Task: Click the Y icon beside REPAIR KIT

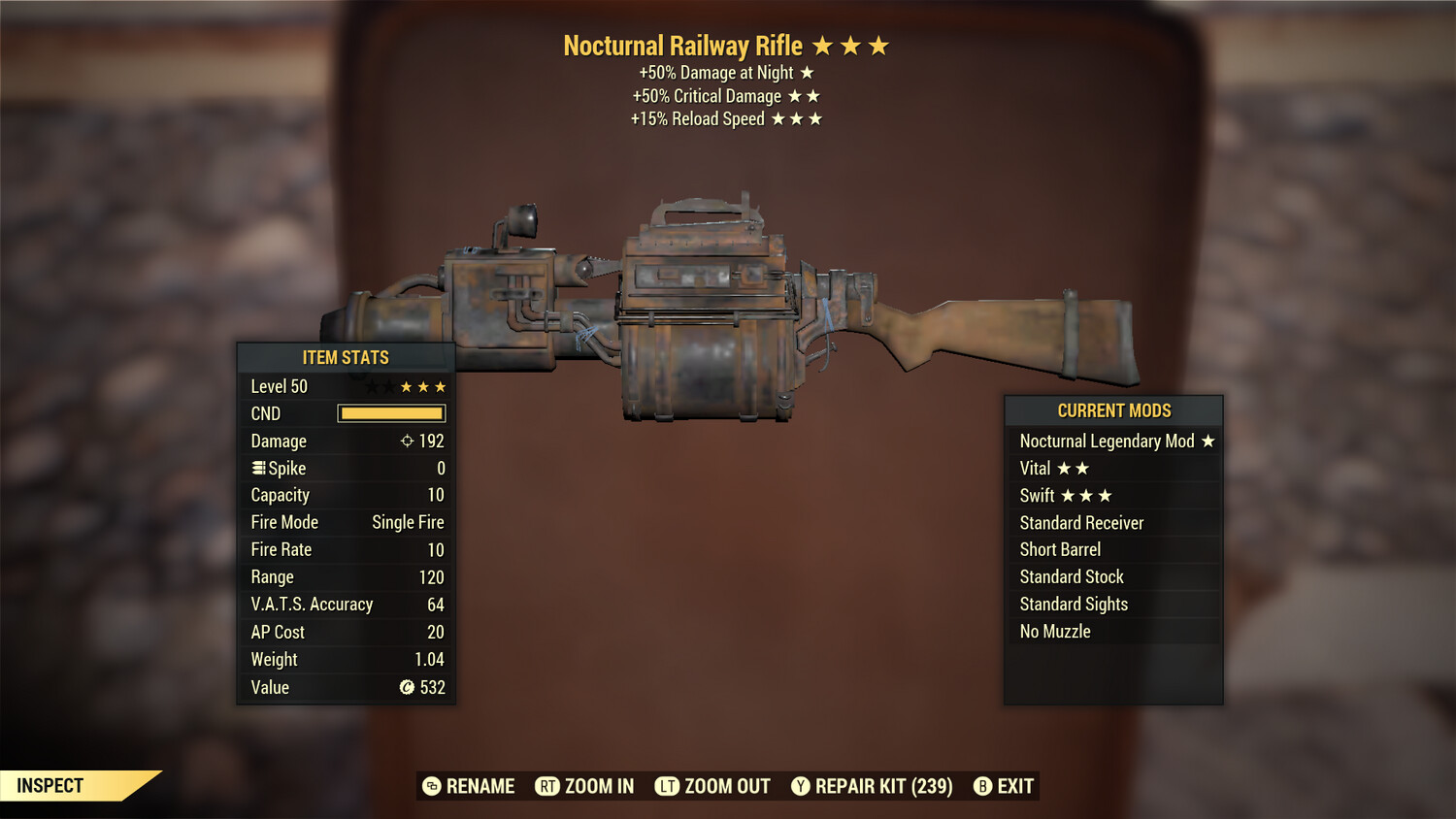Action: pyautogui.click(x=802, y=786)
